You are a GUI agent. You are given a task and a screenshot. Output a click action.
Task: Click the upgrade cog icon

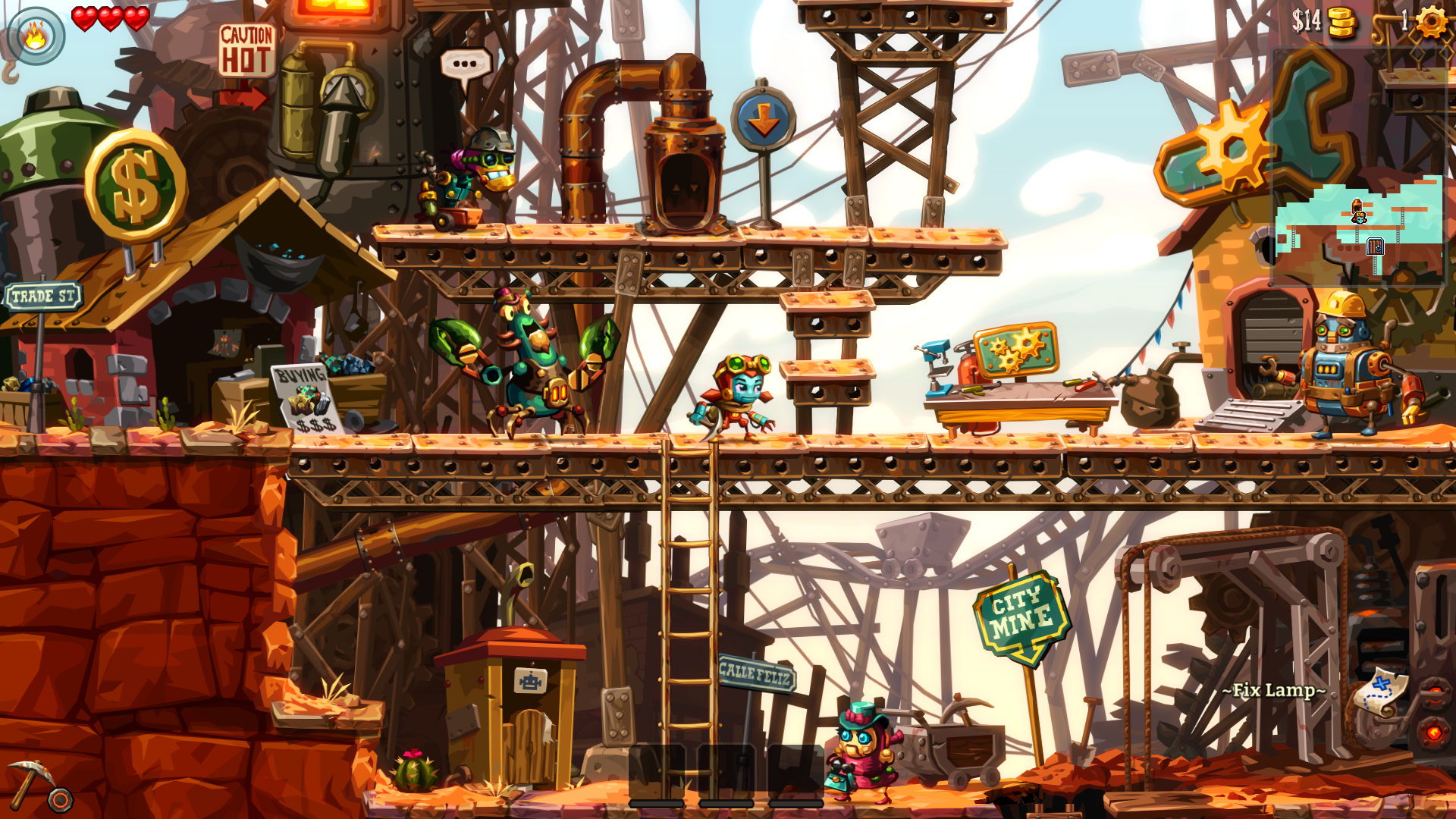(x=1431, y=21)
